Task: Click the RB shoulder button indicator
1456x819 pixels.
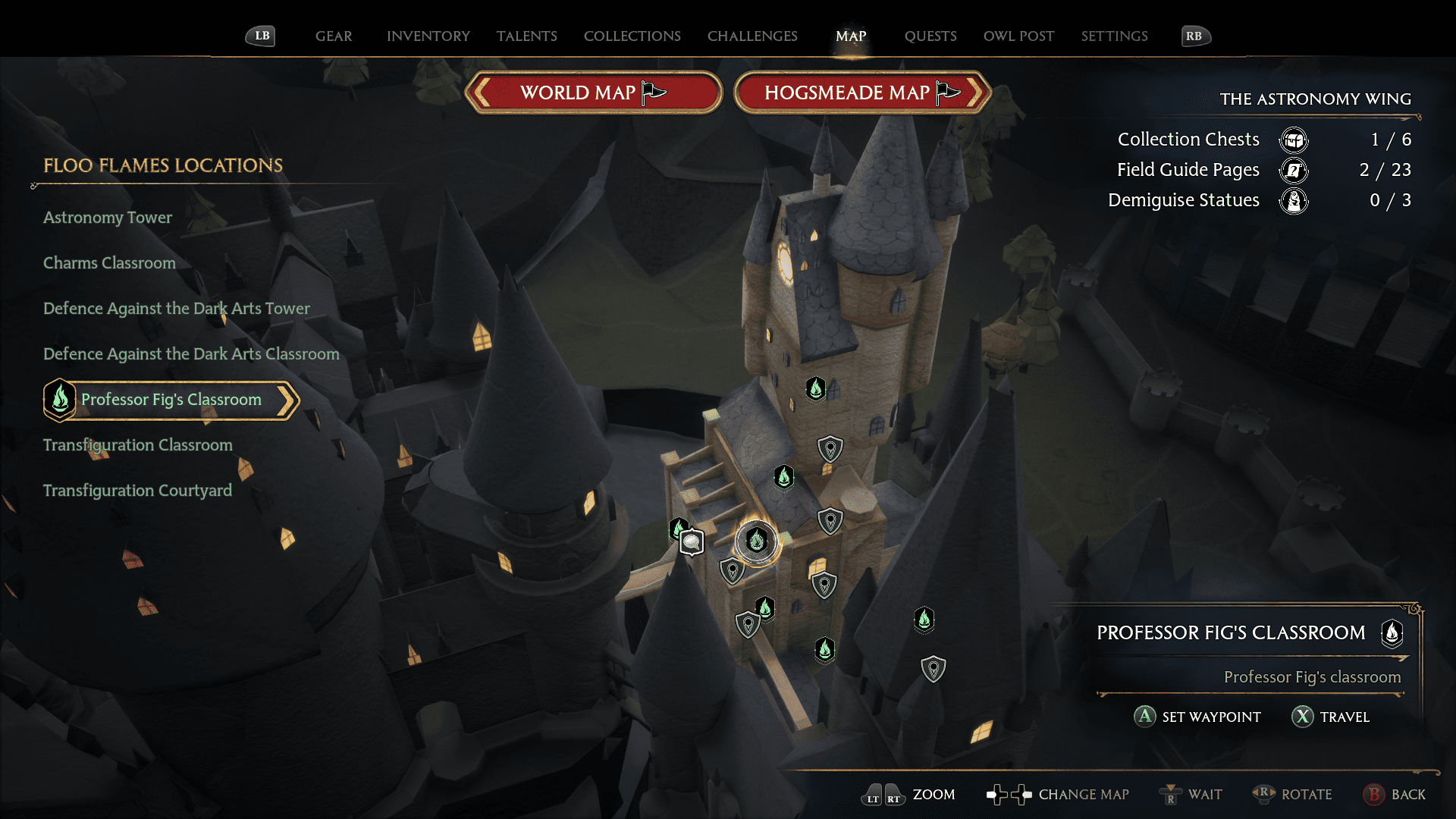Action: [1196, 35]
